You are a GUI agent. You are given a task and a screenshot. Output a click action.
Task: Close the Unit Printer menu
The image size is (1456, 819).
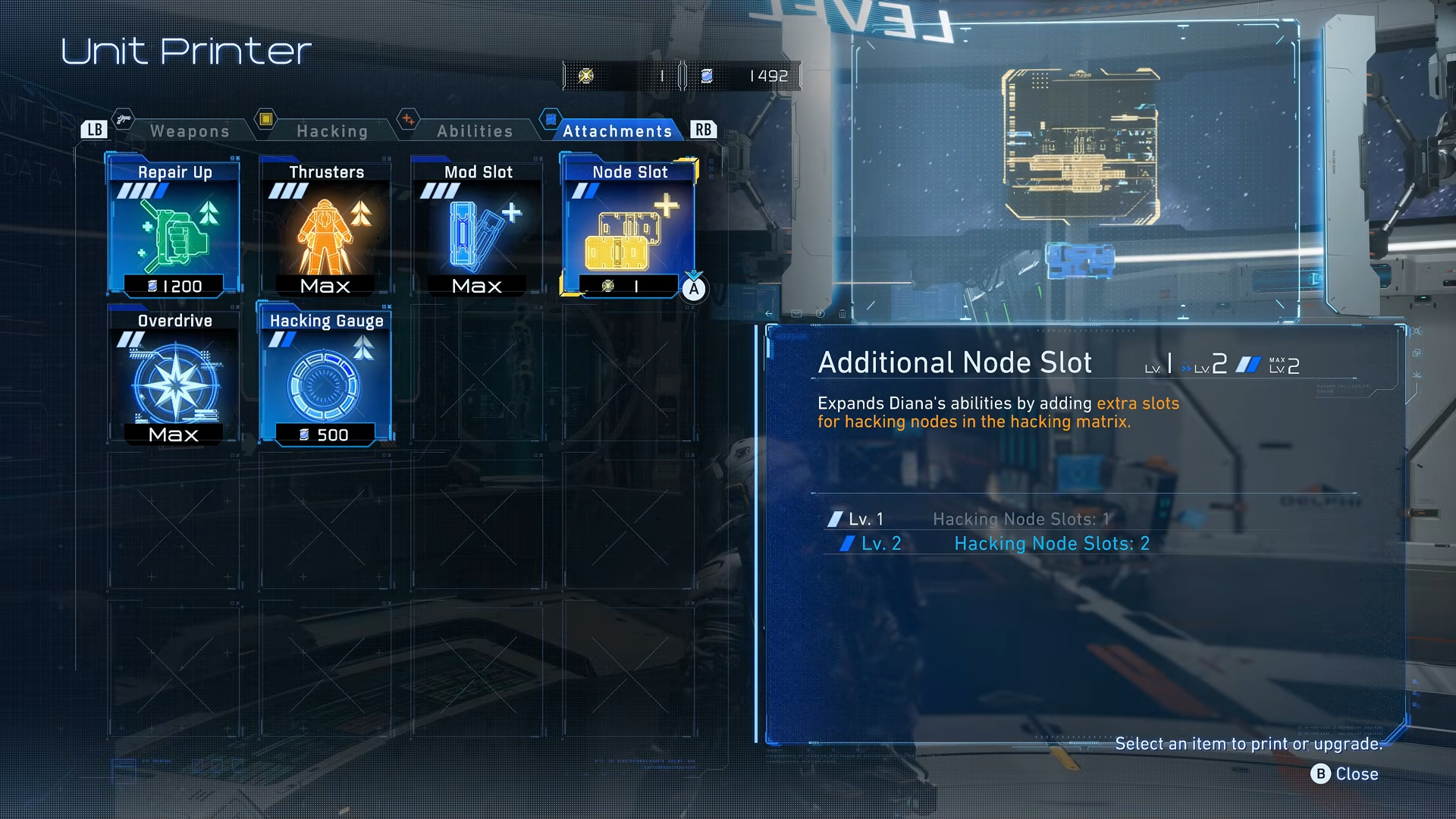1345,774
